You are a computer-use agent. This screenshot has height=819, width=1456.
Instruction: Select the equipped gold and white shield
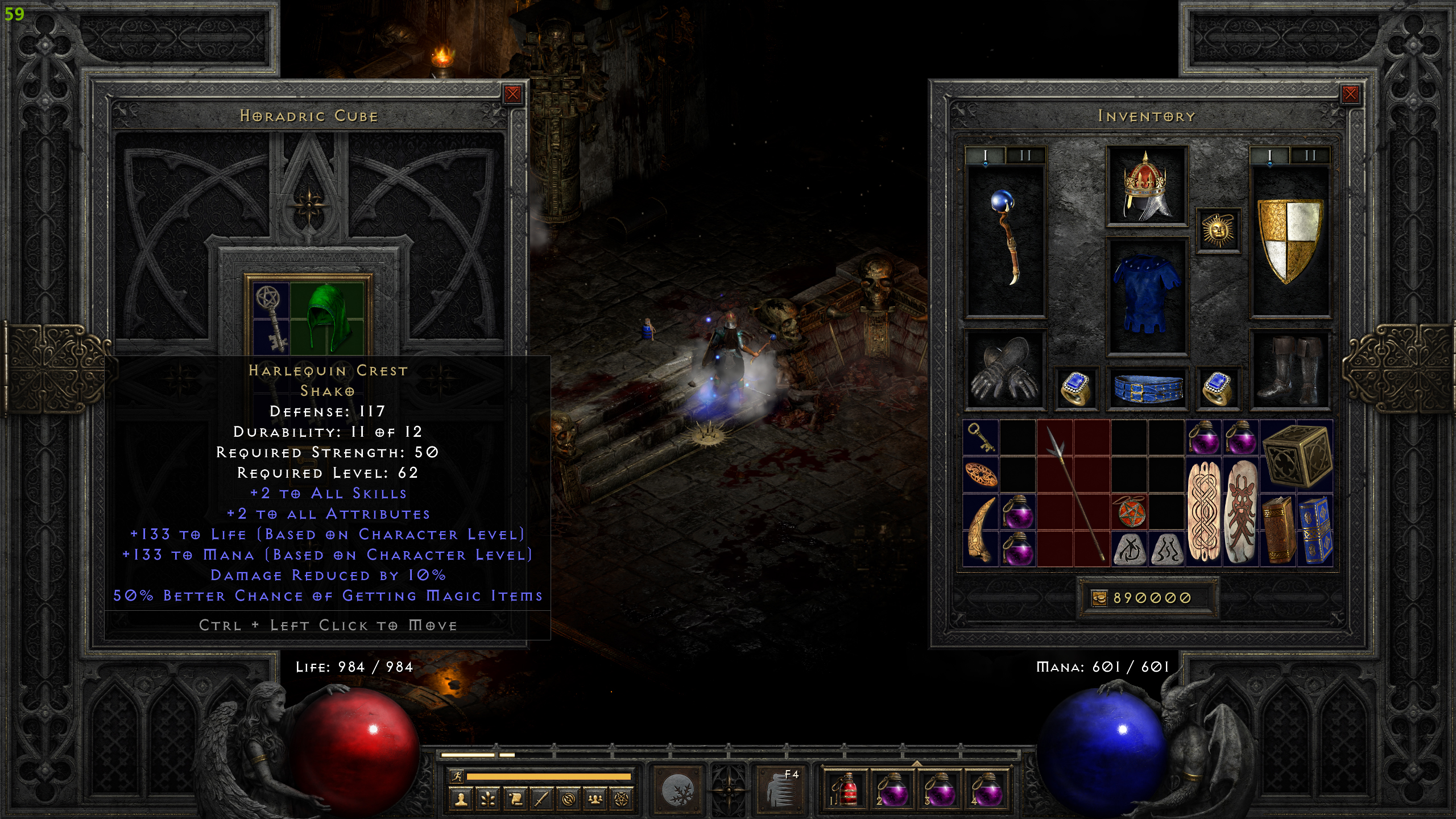tap(1290, 239)
